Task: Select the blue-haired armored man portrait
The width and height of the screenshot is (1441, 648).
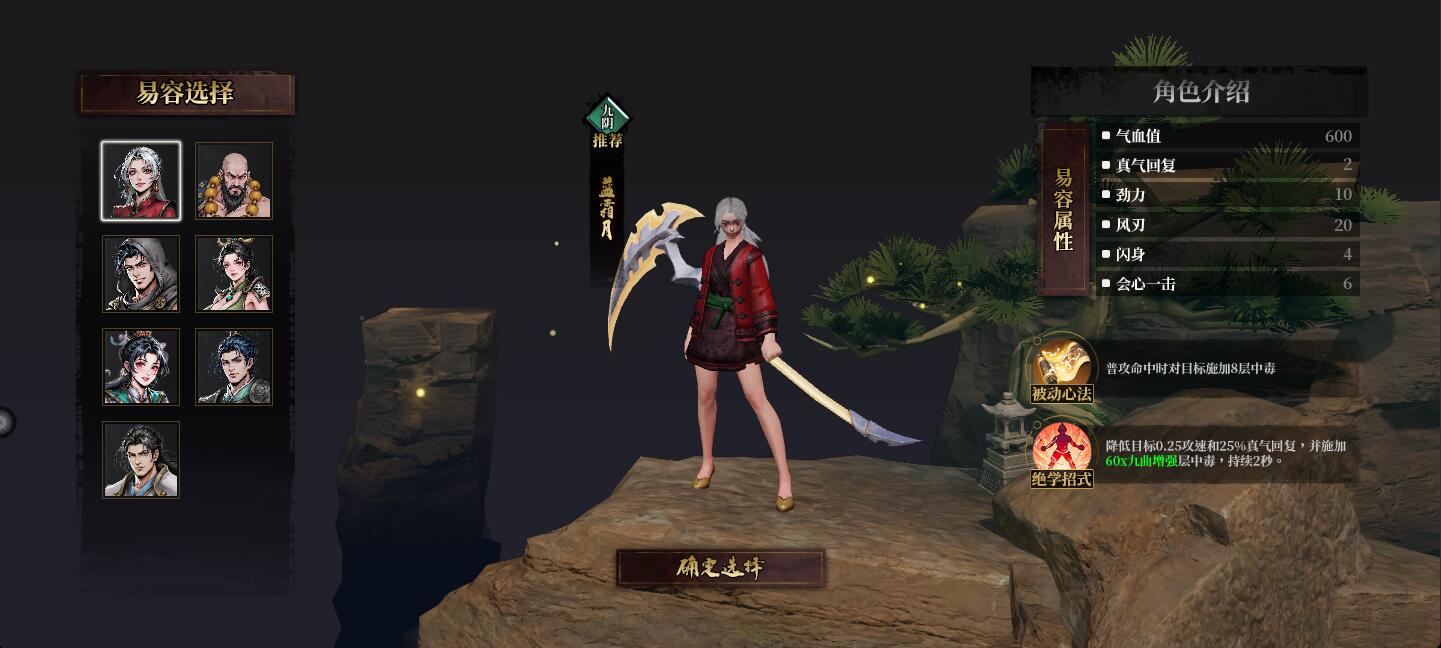Action: click(234, 367)
